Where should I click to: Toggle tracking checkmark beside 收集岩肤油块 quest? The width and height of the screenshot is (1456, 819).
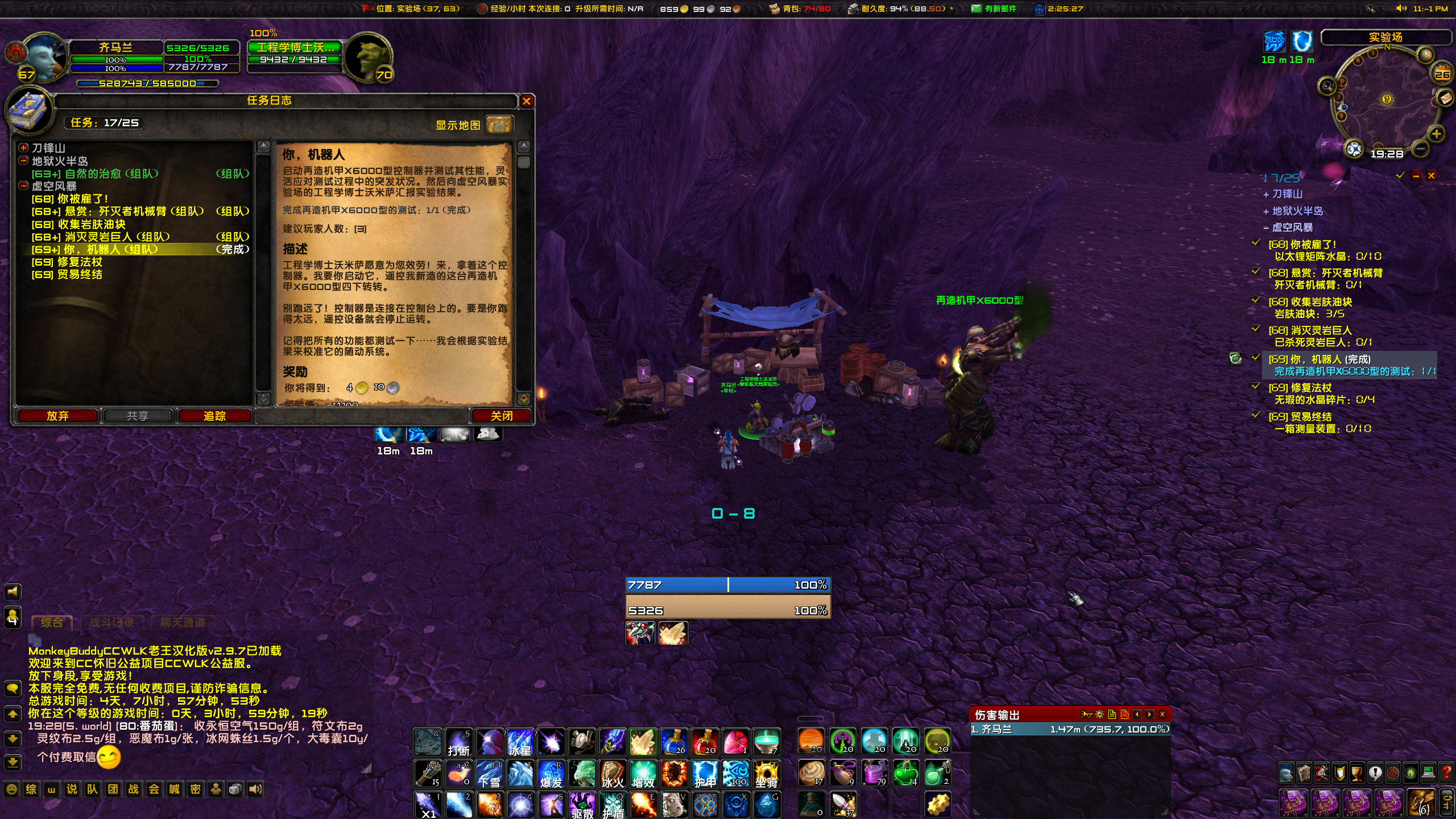(x=1257, y=301)
